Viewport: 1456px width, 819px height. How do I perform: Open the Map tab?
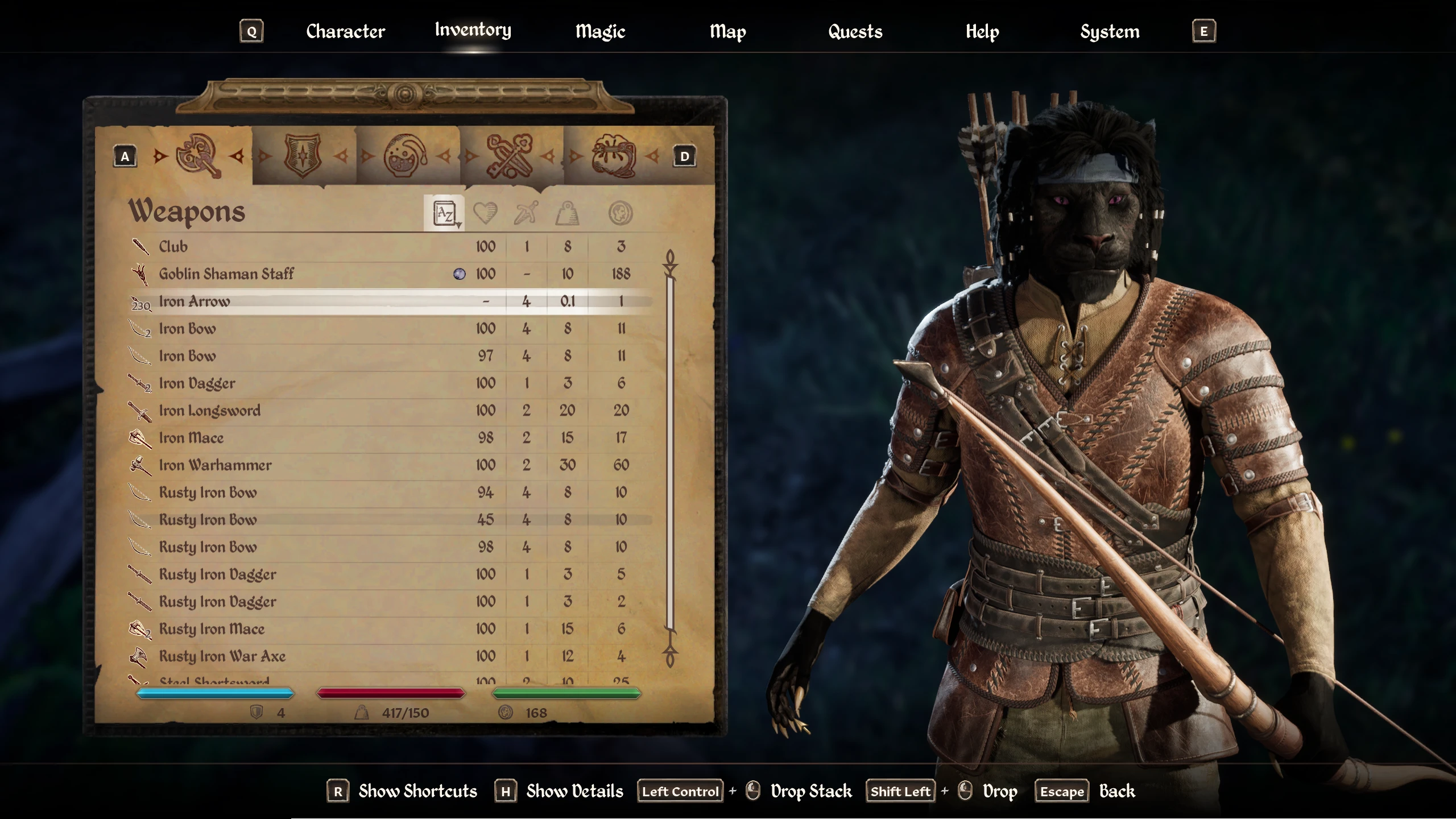click(727, 31)
